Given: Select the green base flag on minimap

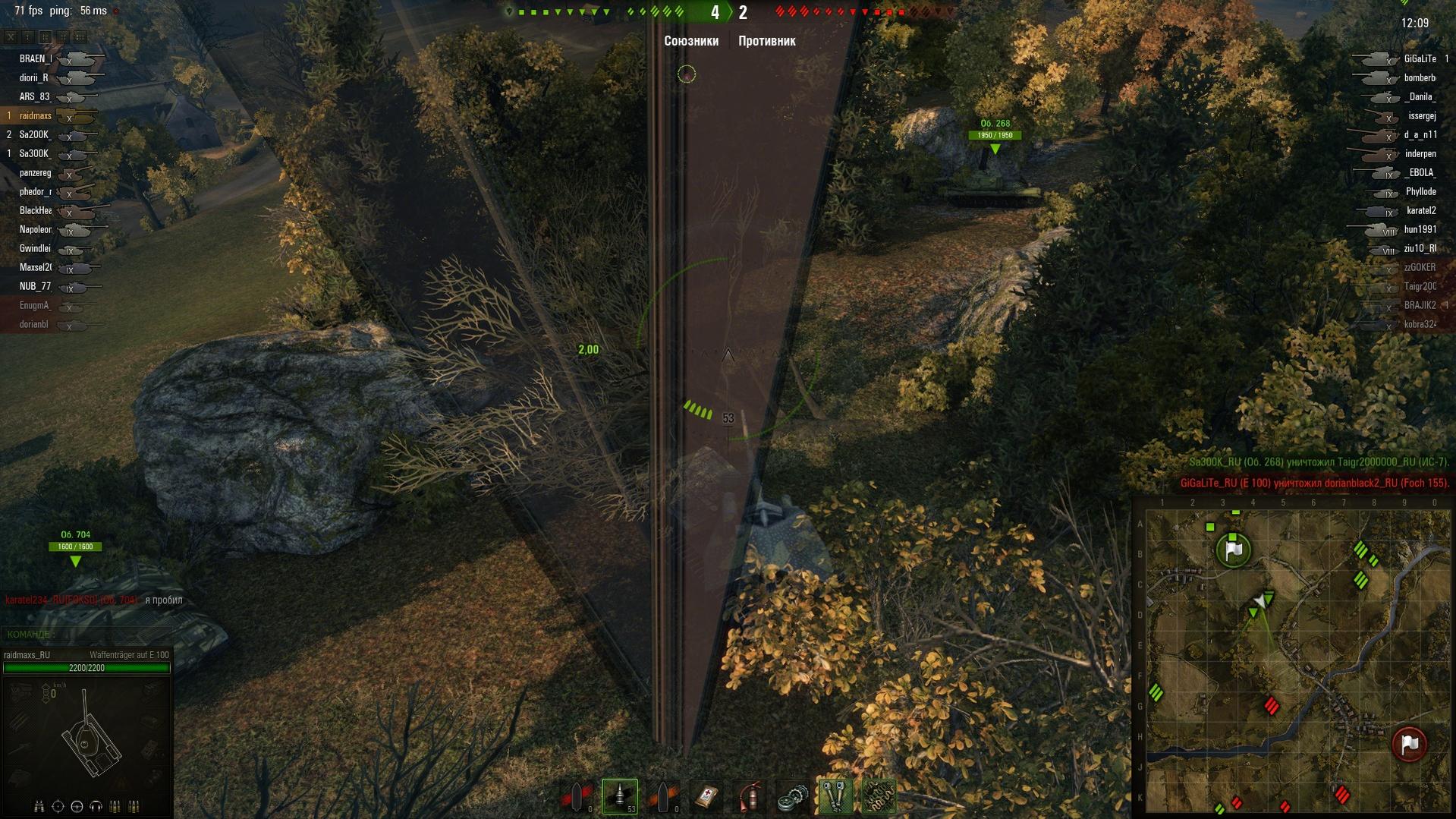Looking at the screenshot, I should point(1233,550).
